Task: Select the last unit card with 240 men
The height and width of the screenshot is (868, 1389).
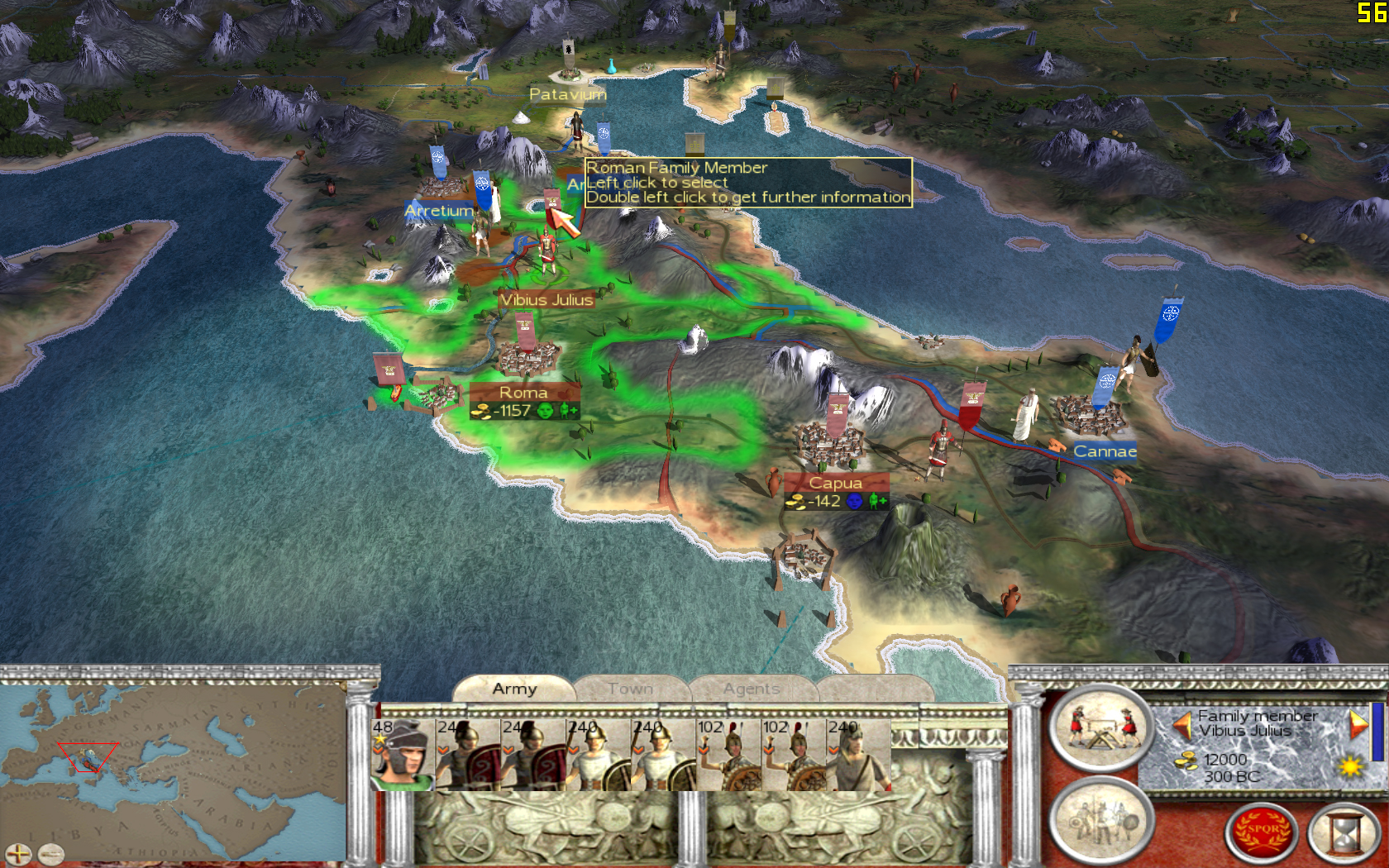Action: 860,755
